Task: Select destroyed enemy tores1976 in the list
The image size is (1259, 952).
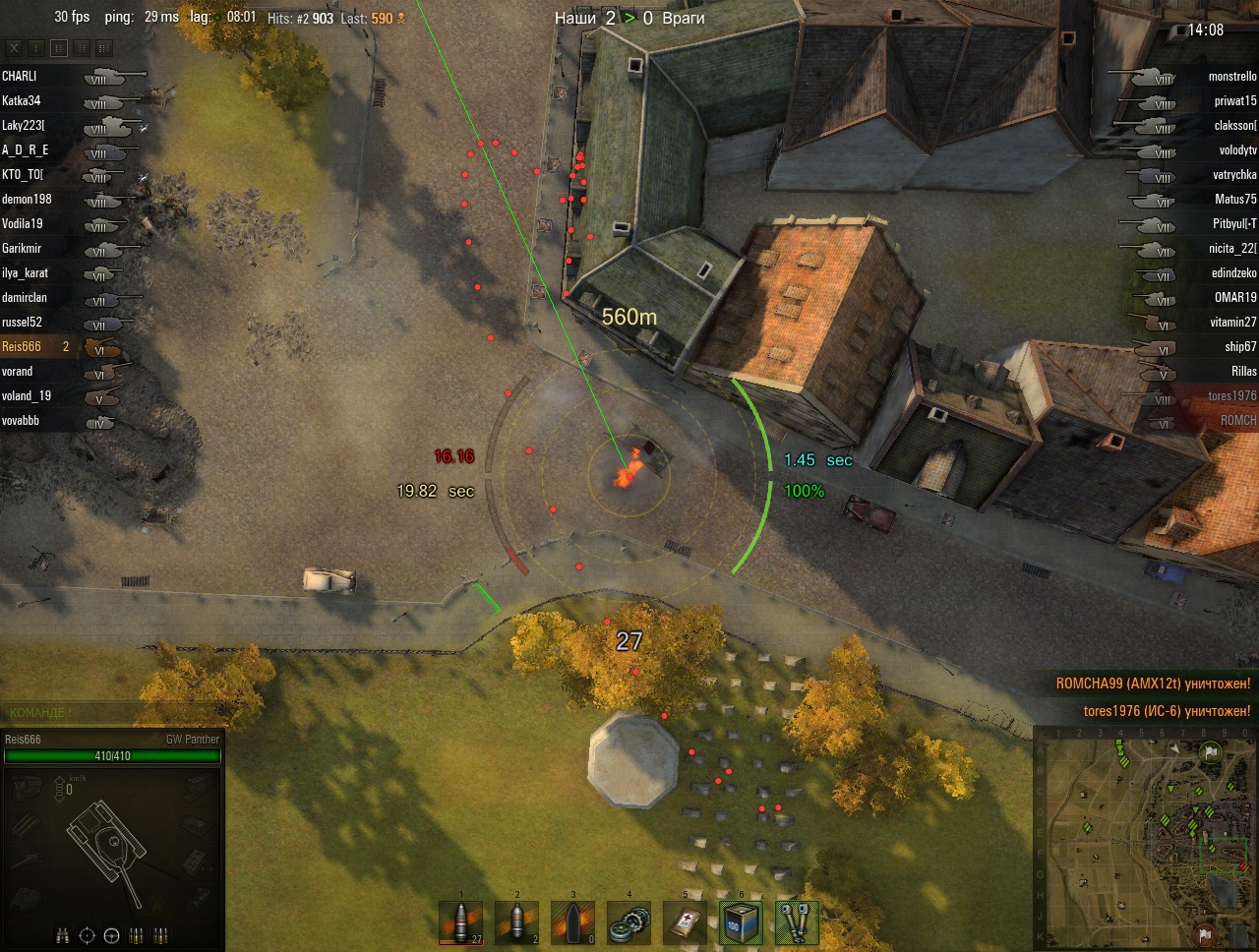Action: (1231, 395)
